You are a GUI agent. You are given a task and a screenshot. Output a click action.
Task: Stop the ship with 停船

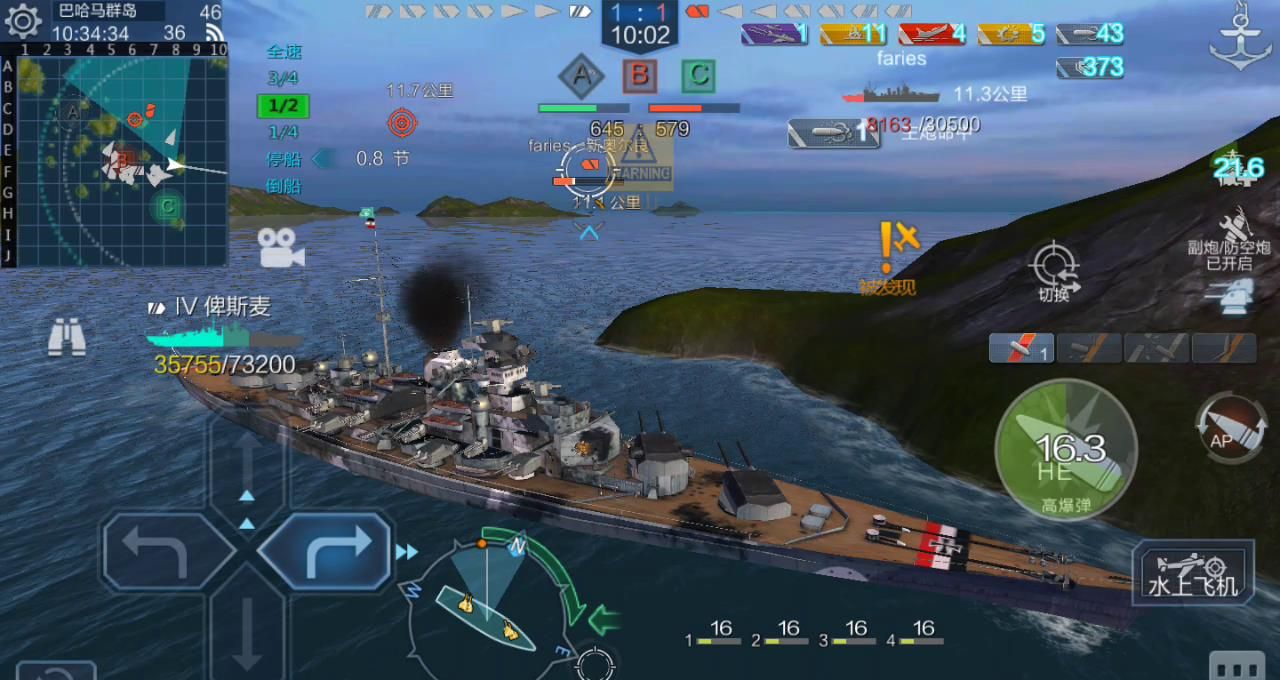coord(283,159)
